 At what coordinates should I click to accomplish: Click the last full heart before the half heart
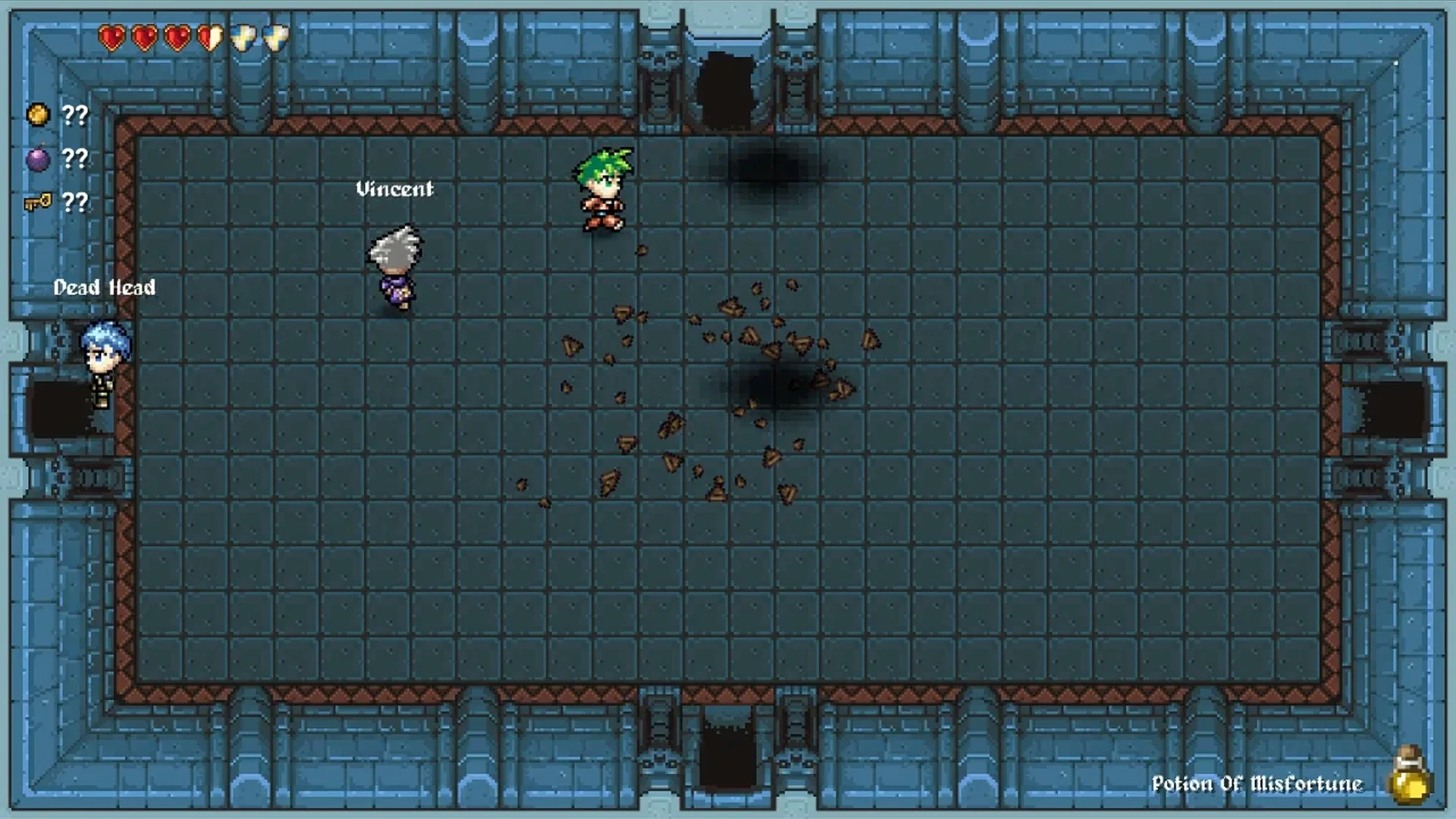tap(177, 36)
